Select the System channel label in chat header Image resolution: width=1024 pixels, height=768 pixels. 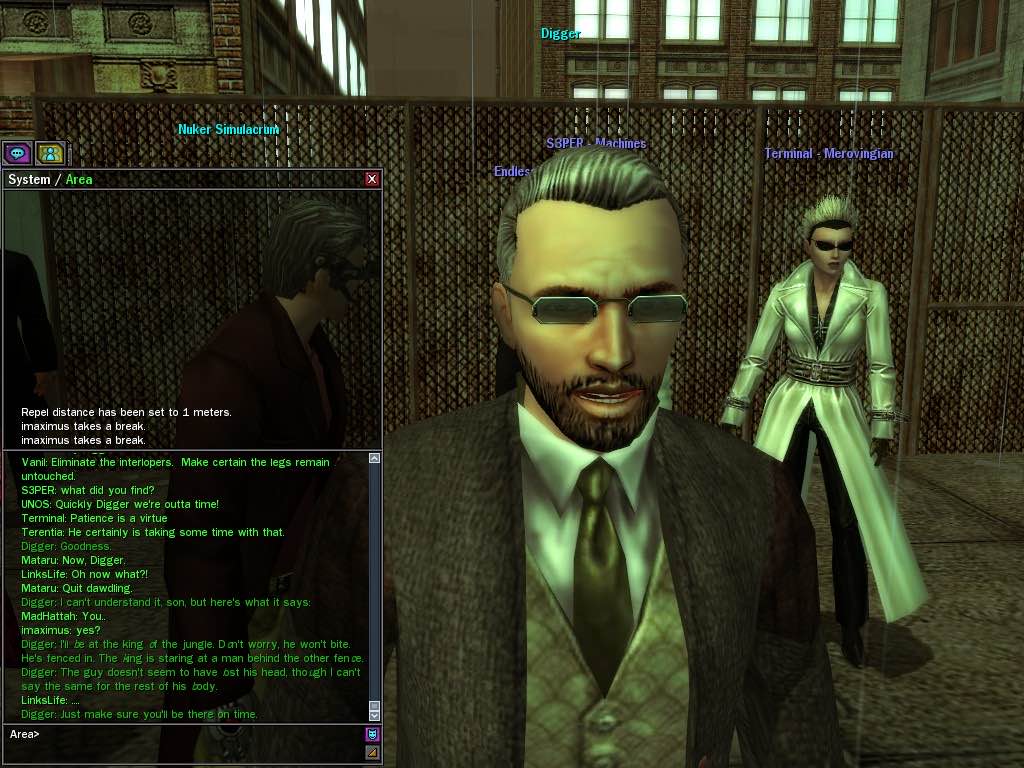[29, 180]
